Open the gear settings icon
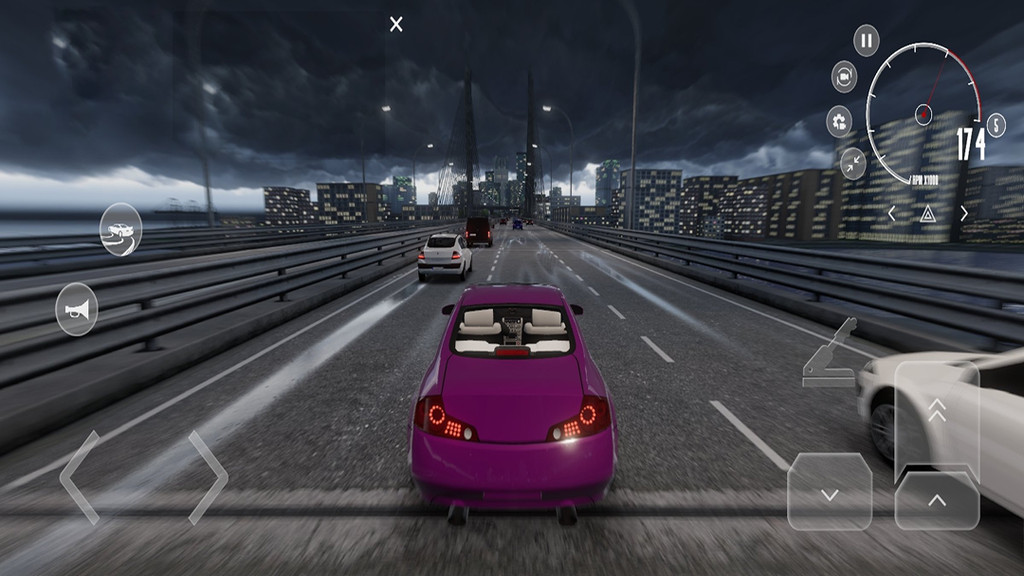The height and width of the screenshot is (576, 1024). point(839,122)
